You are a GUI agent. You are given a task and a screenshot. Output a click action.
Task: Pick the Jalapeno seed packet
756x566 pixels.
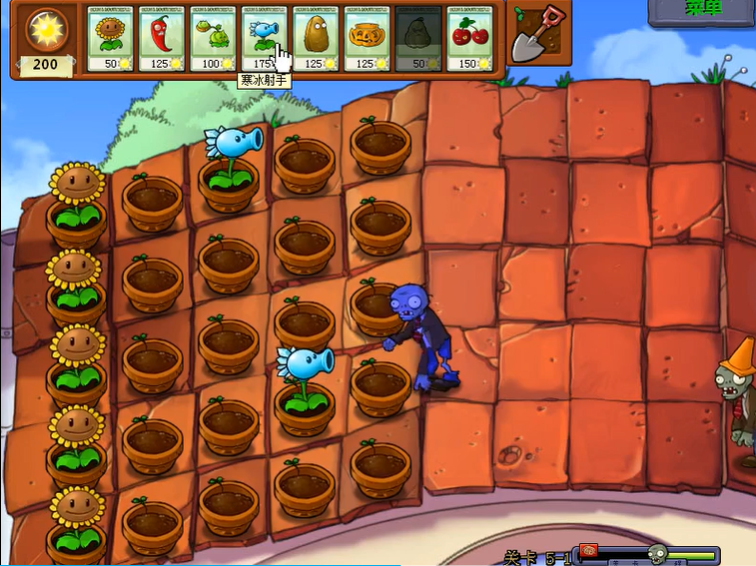[x=162, y=39]
